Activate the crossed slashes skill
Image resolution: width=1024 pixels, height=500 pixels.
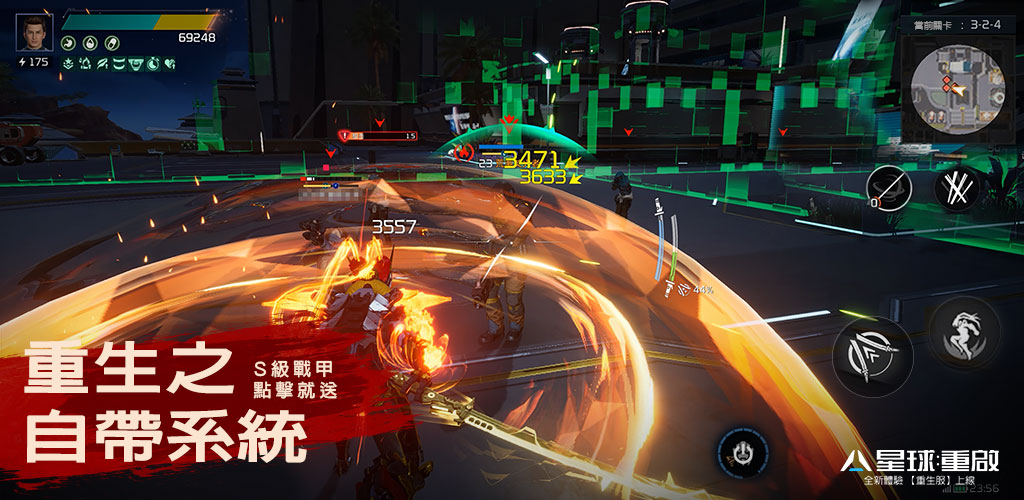957,188
